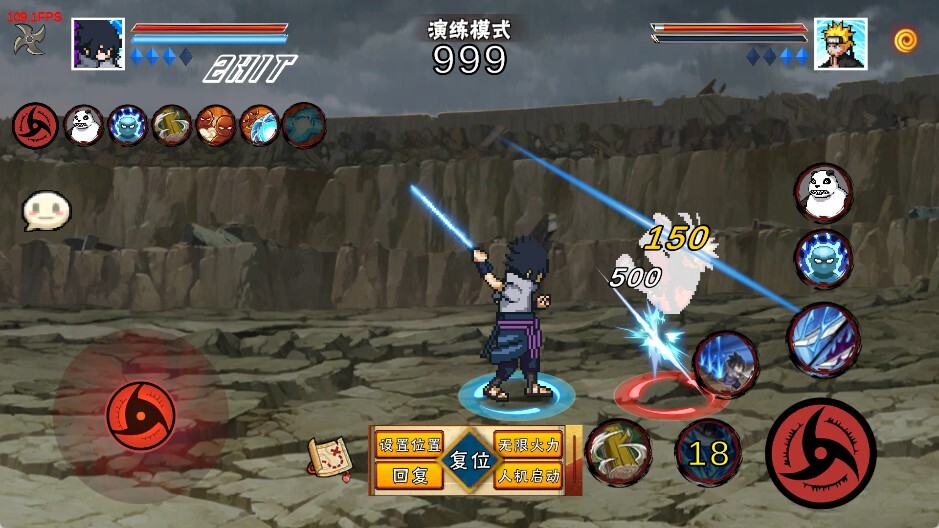
Task: Click the shuriken icon beside the FPS counter
Action: (28, 40)
